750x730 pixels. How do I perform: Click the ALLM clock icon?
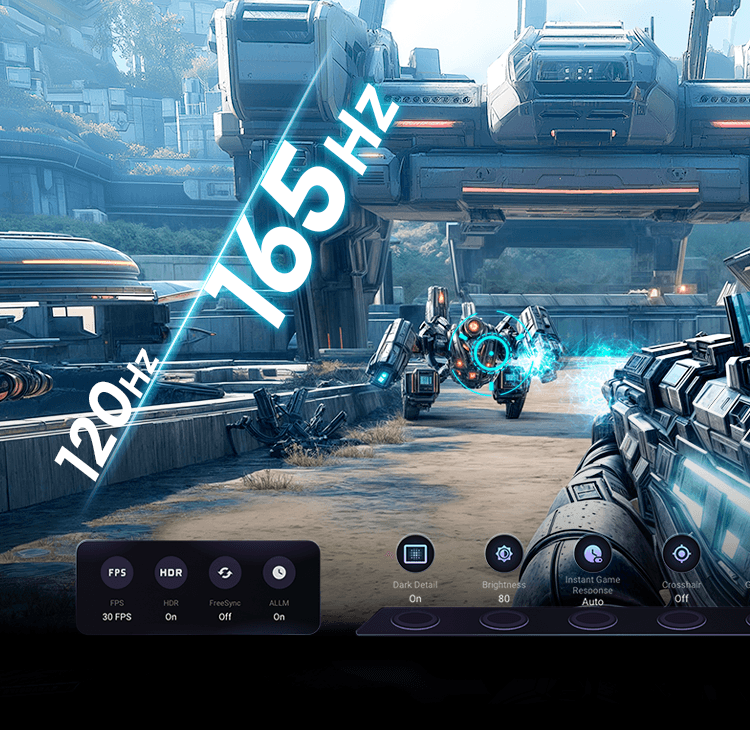(279, 573)
